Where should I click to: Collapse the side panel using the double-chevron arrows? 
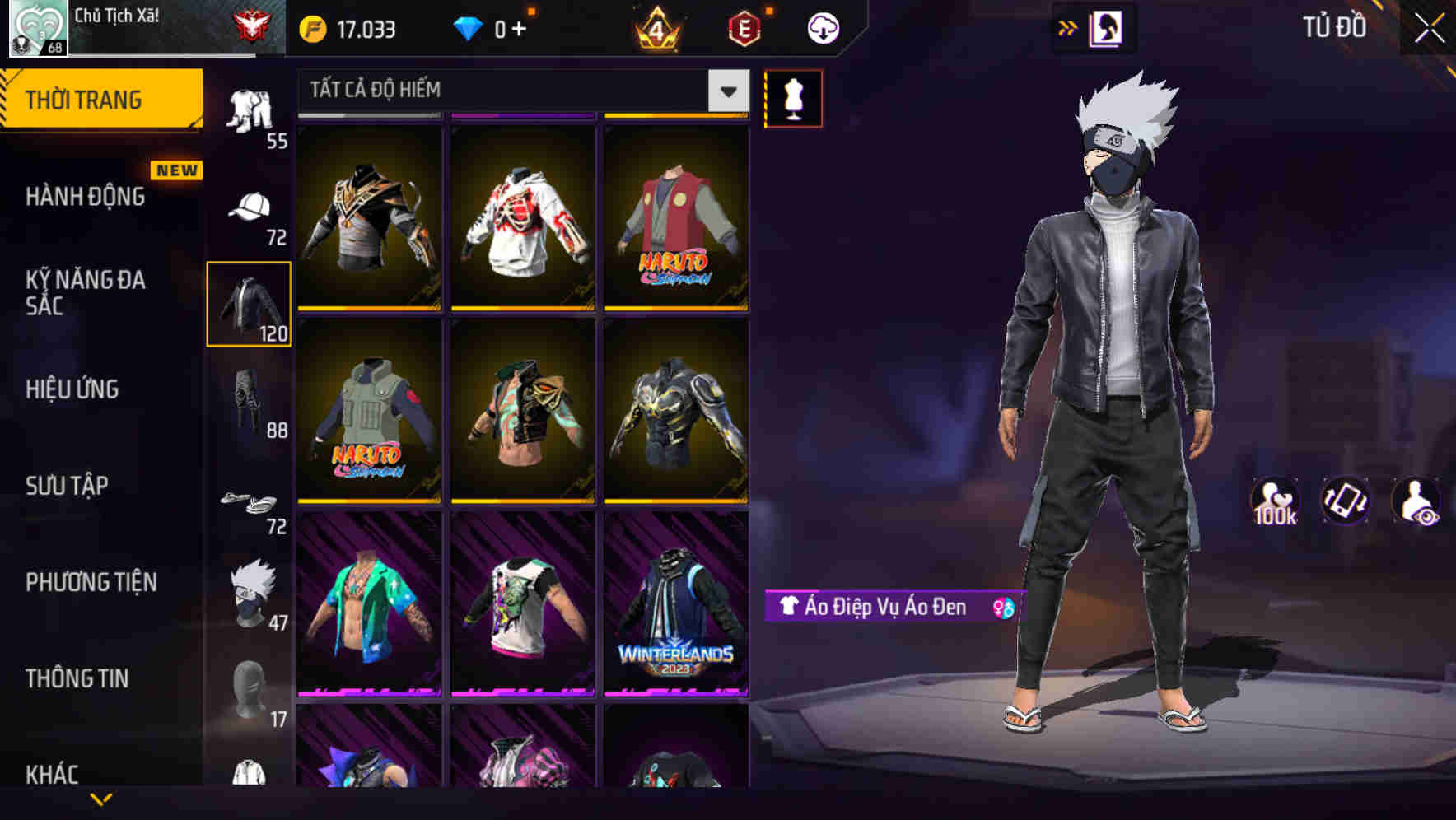1068,26
